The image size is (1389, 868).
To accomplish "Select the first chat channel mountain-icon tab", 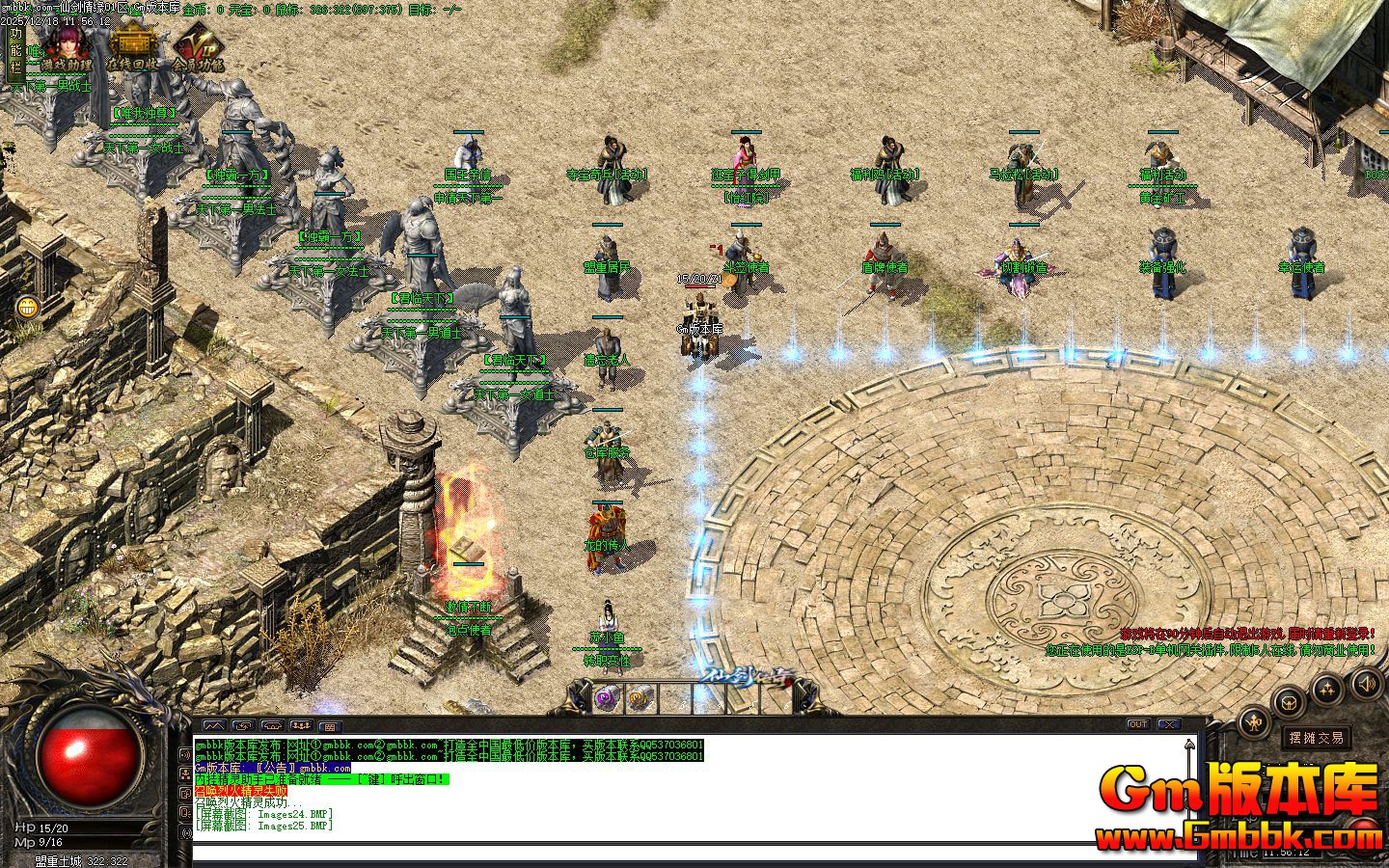I will 213,725.
